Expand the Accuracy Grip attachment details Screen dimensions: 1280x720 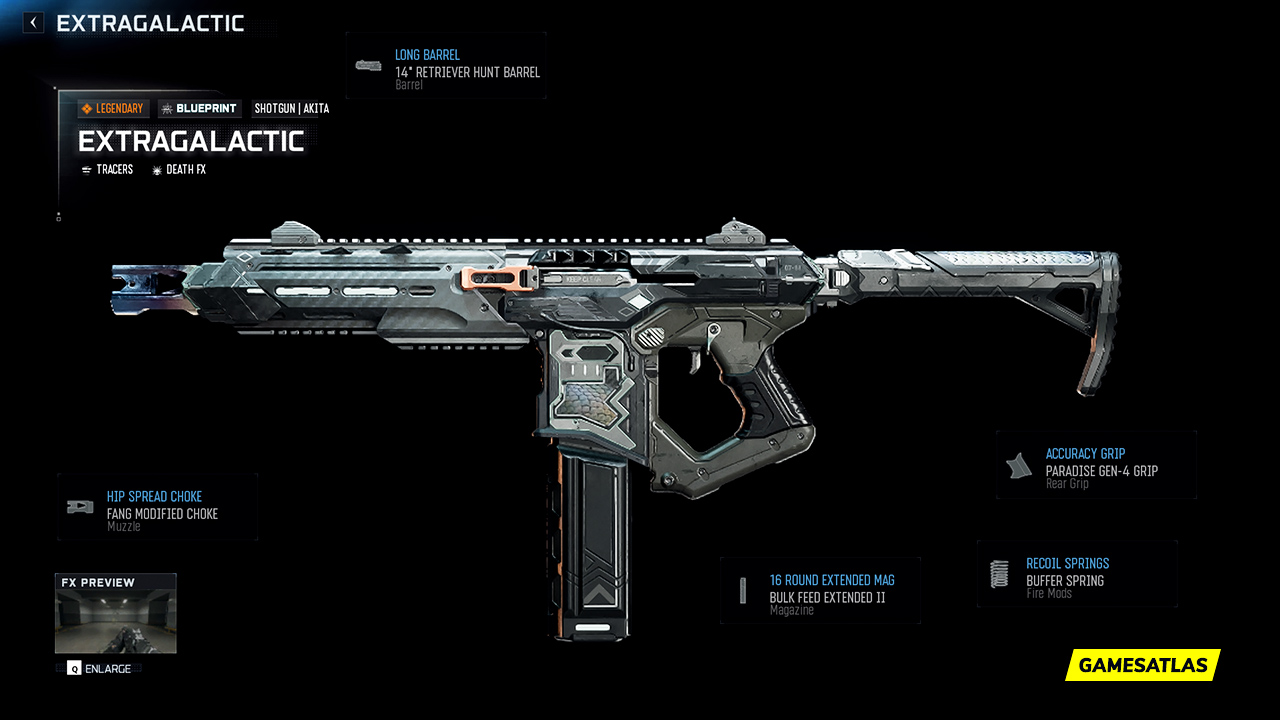click(x=1096, y=464)
